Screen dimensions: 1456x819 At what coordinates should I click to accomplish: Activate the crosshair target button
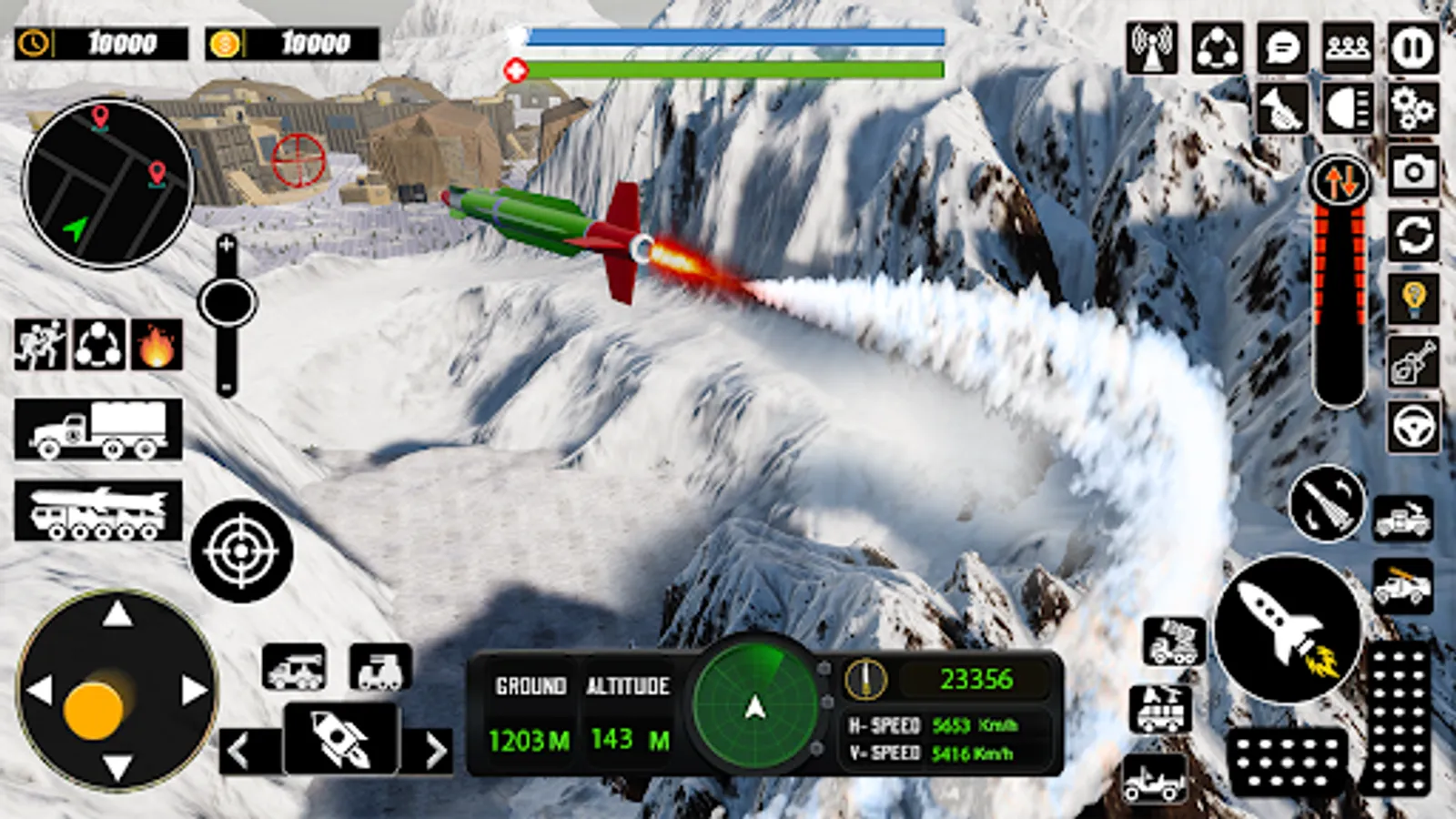pos(241,551)
